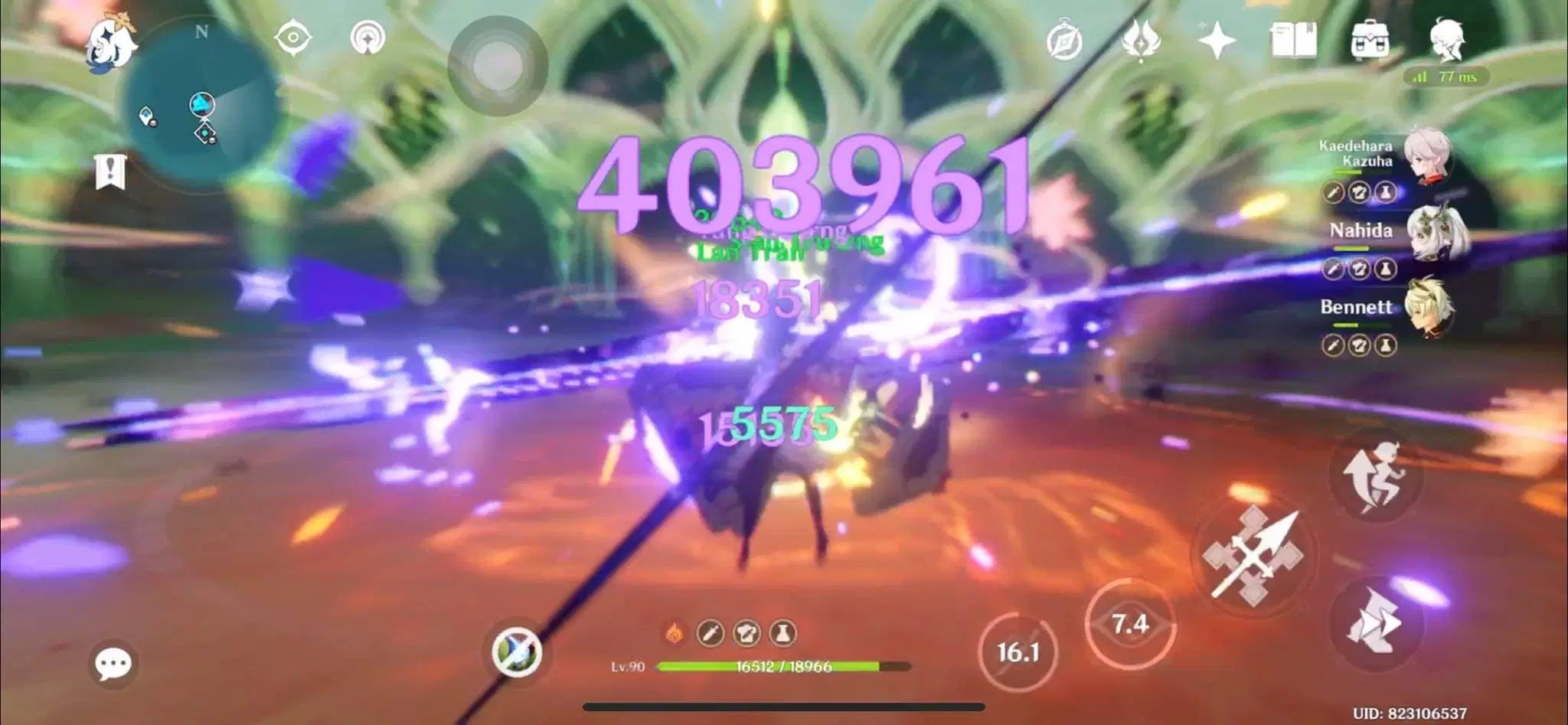Open the Paimon menu
This screenshot has height=725, width=1568.
[x=110, y=44]
